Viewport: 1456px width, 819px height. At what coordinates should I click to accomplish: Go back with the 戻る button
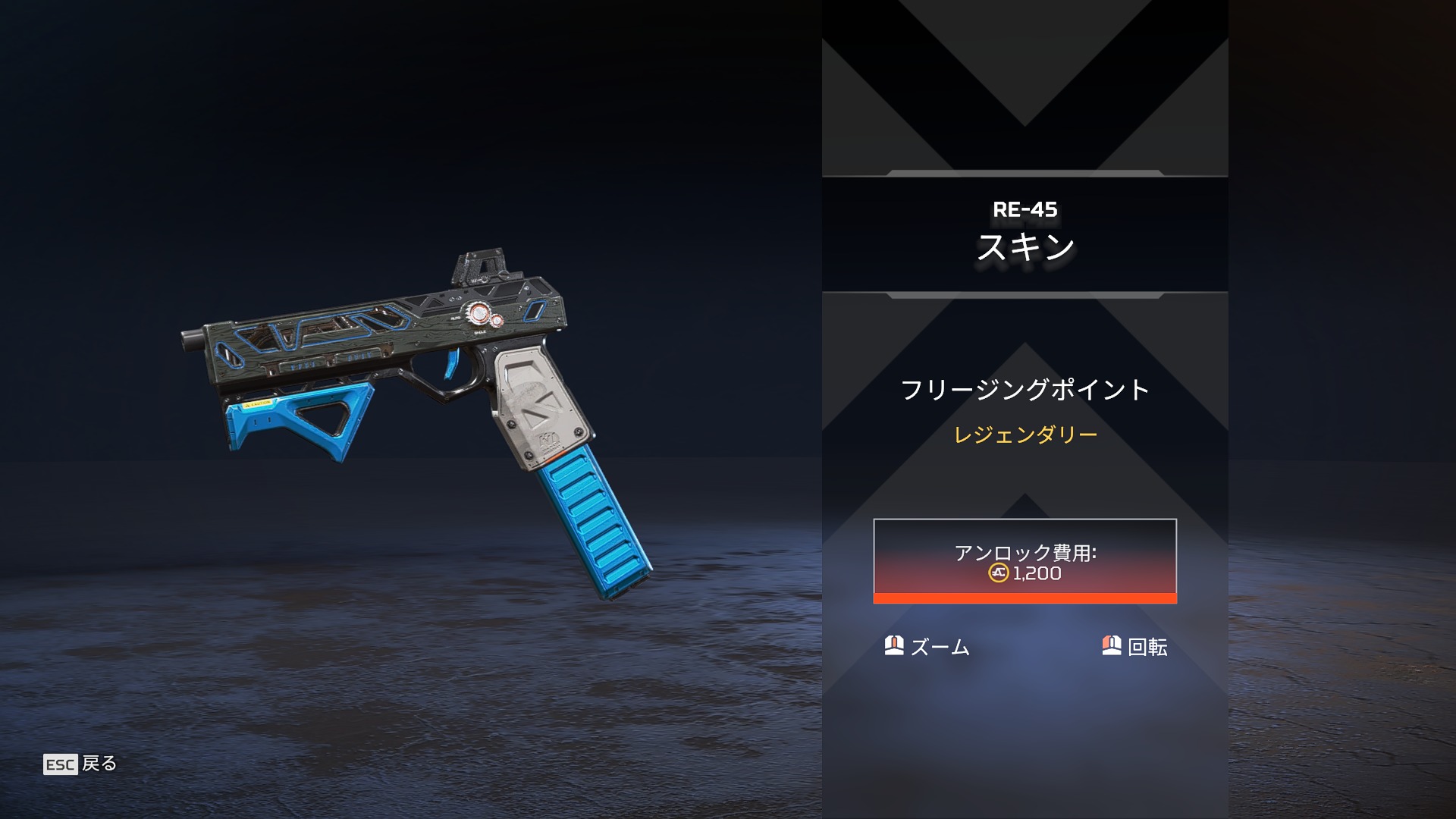coord(80,764)
